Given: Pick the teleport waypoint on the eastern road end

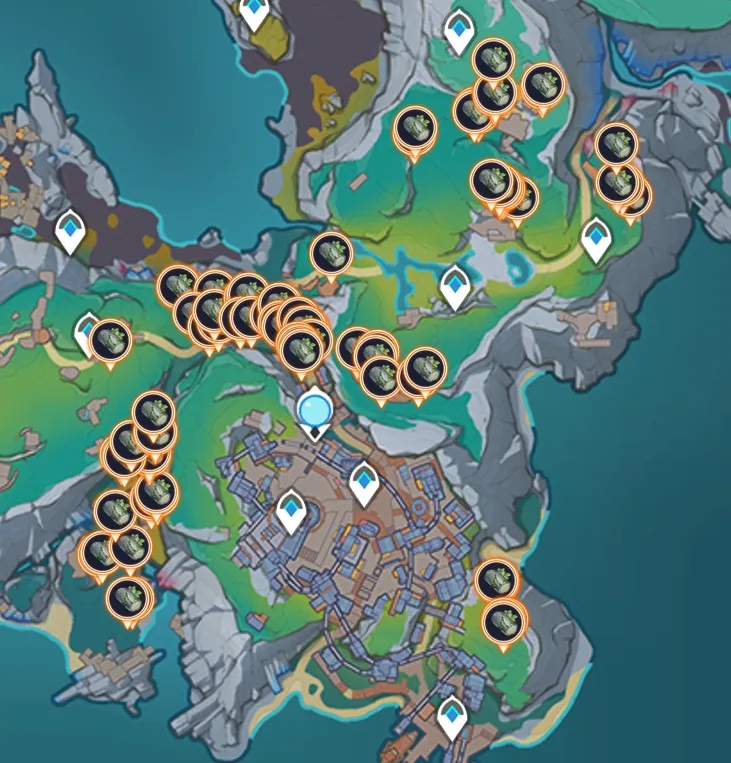Looking at the screenshot, I should click(597, 239).
